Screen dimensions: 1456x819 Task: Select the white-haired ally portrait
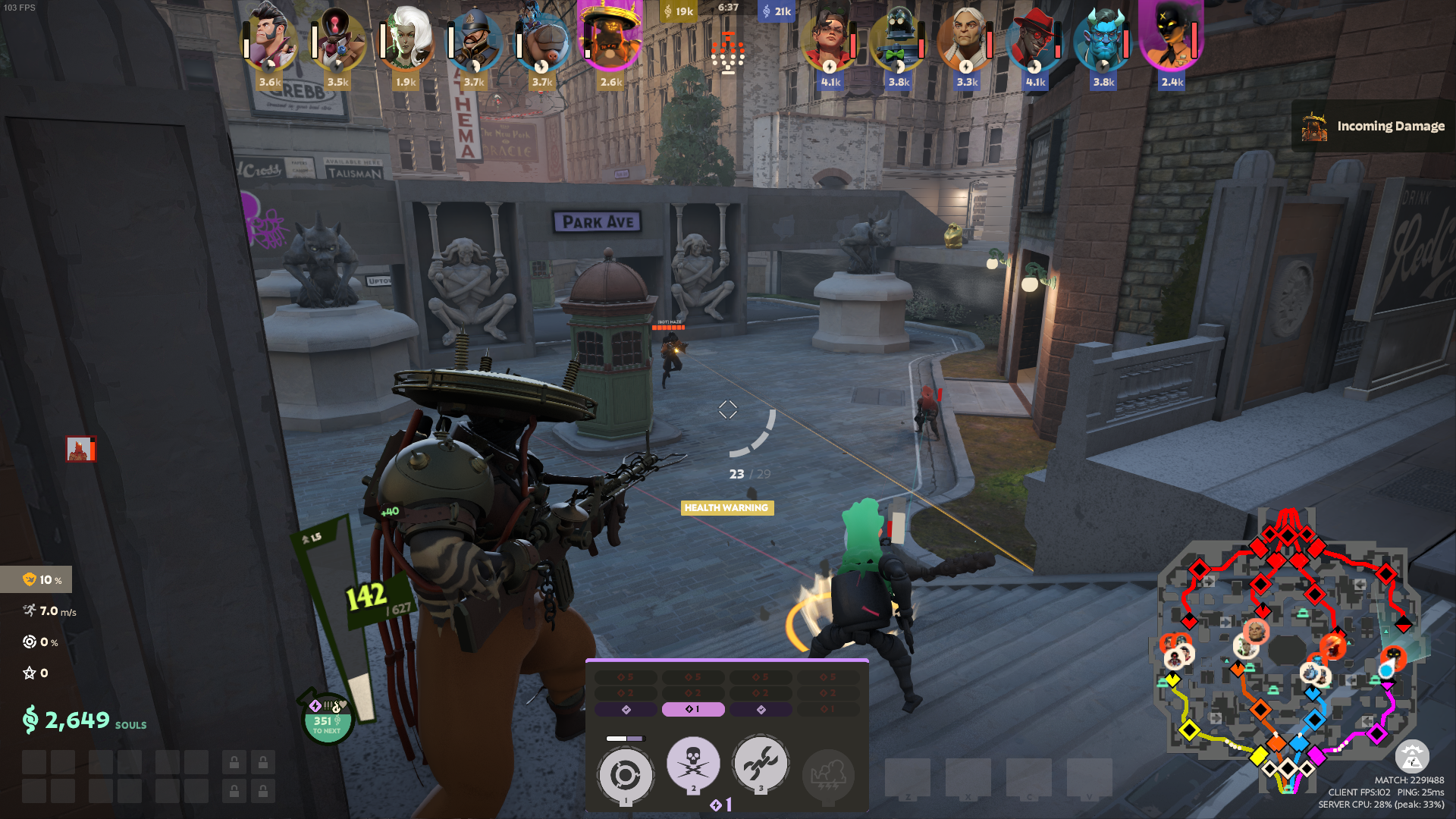406,39
